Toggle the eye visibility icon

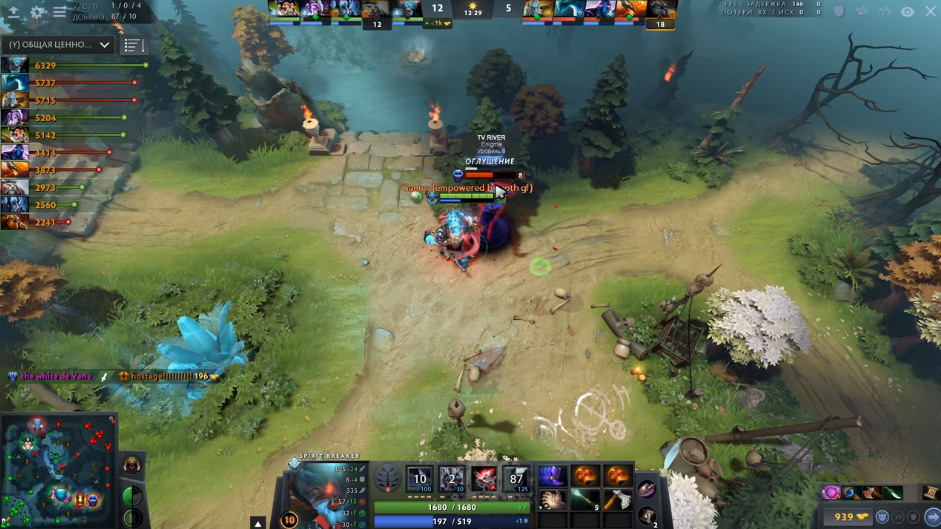(x=907, y=12)
